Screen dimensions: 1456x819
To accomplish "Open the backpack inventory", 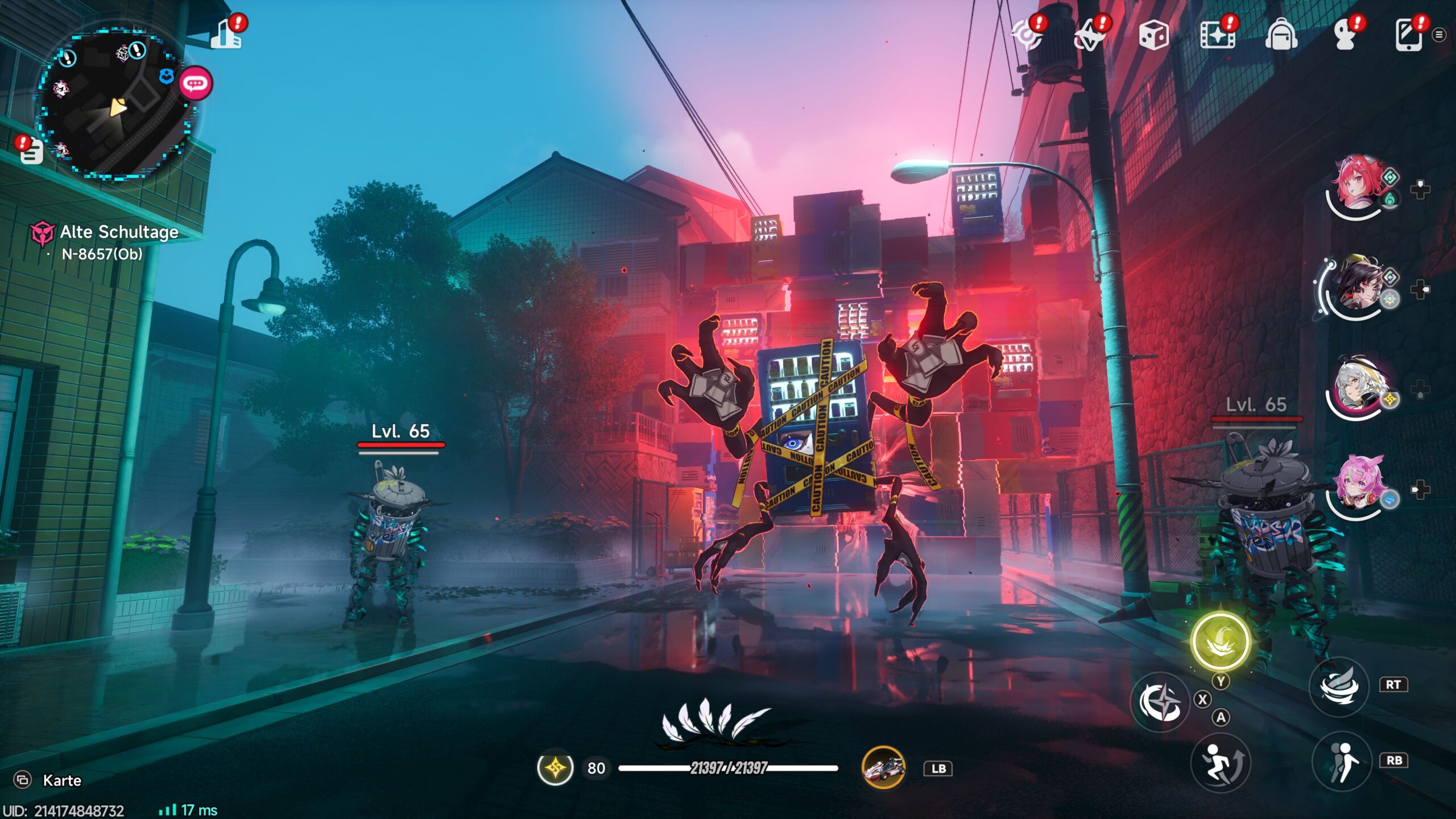I will pos(1281,35).
